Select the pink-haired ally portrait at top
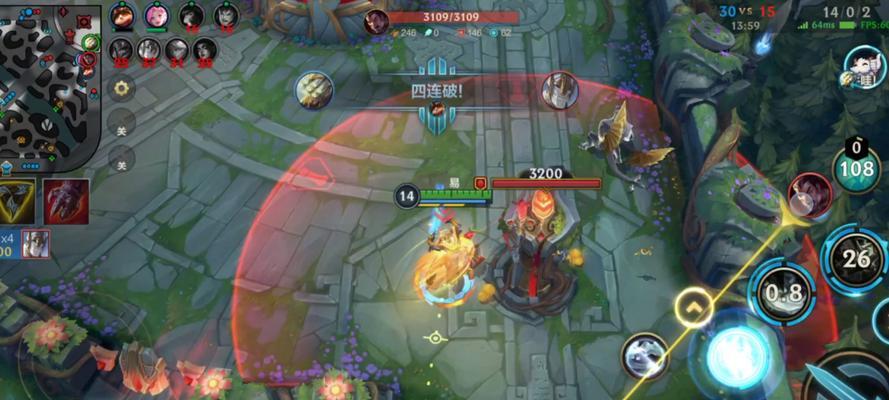Viewport: 889px width, 400px height. point(156,16)
